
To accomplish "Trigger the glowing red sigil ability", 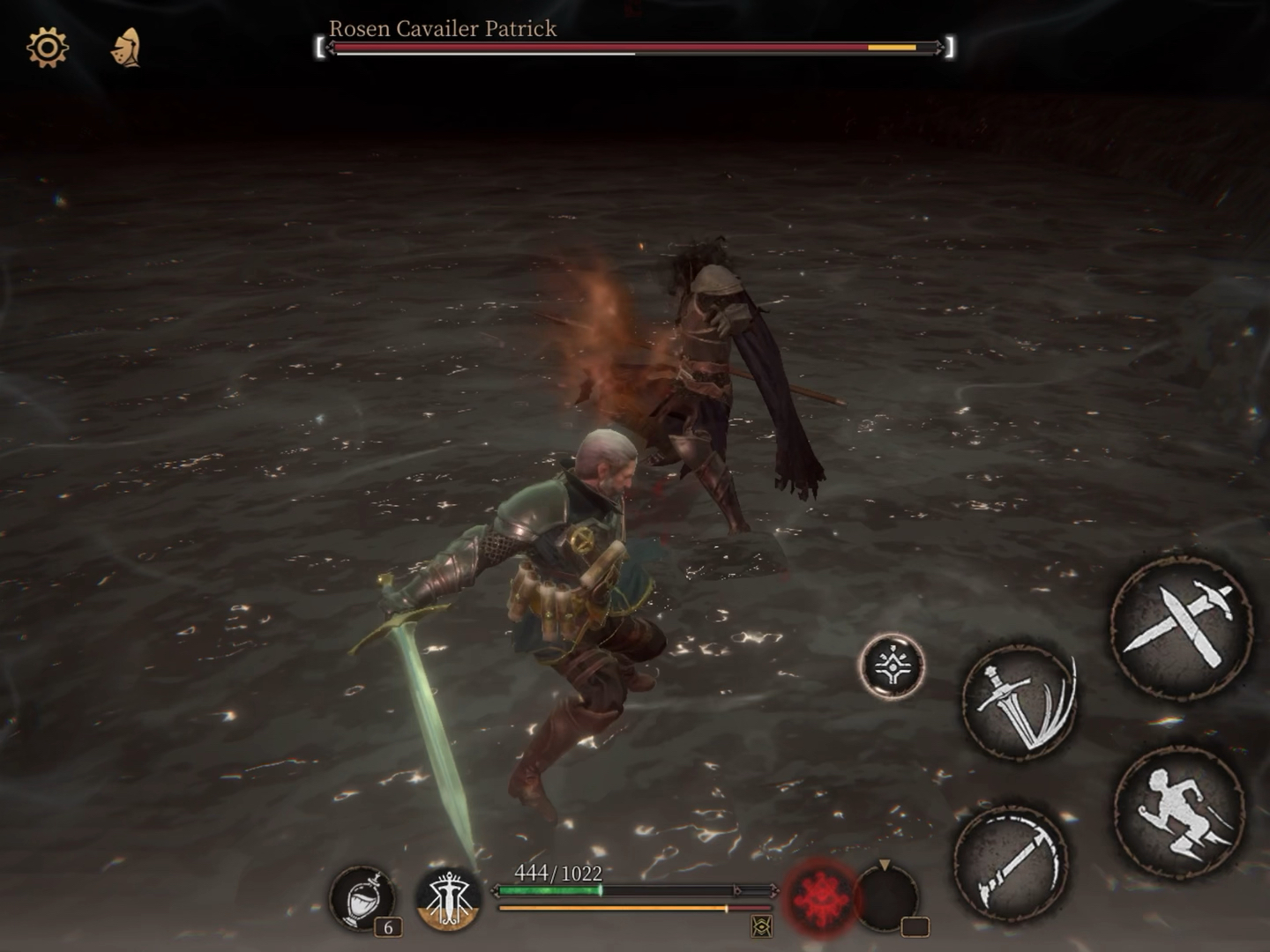I will click(820, 899).
